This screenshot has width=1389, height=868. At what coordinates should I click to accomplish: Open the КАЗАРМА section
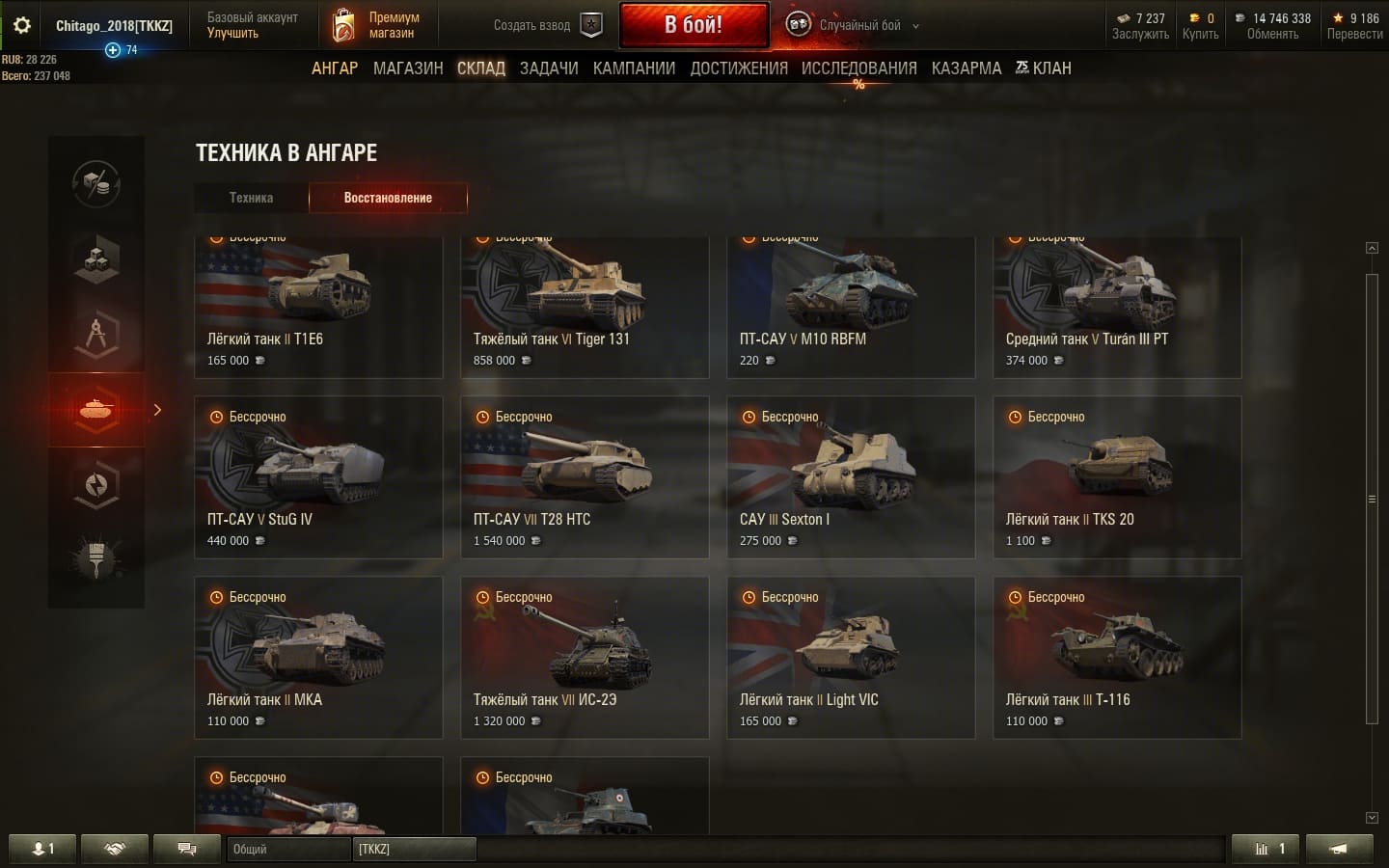[x=966, y=68]
